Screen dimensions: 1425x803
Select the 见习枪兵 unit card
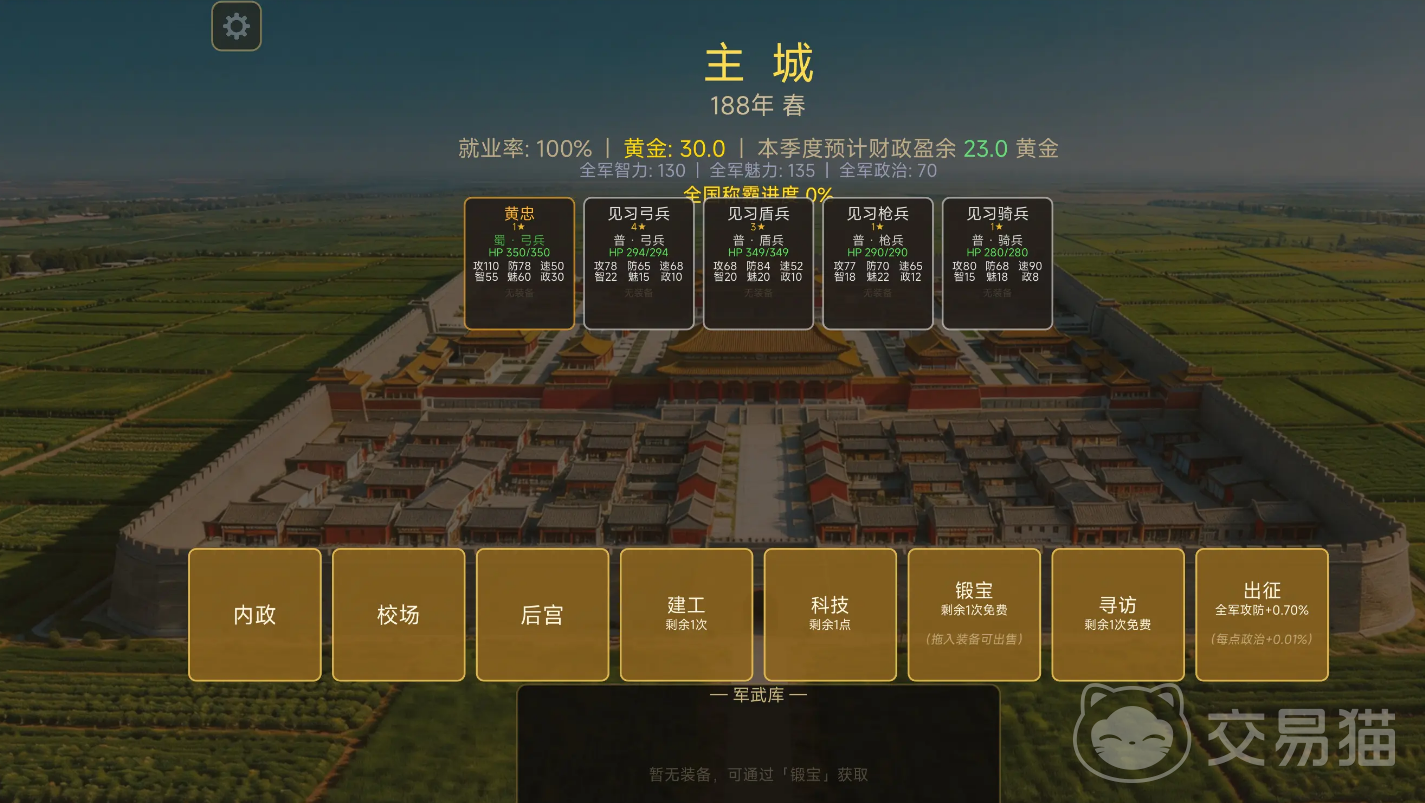point(877,263)
